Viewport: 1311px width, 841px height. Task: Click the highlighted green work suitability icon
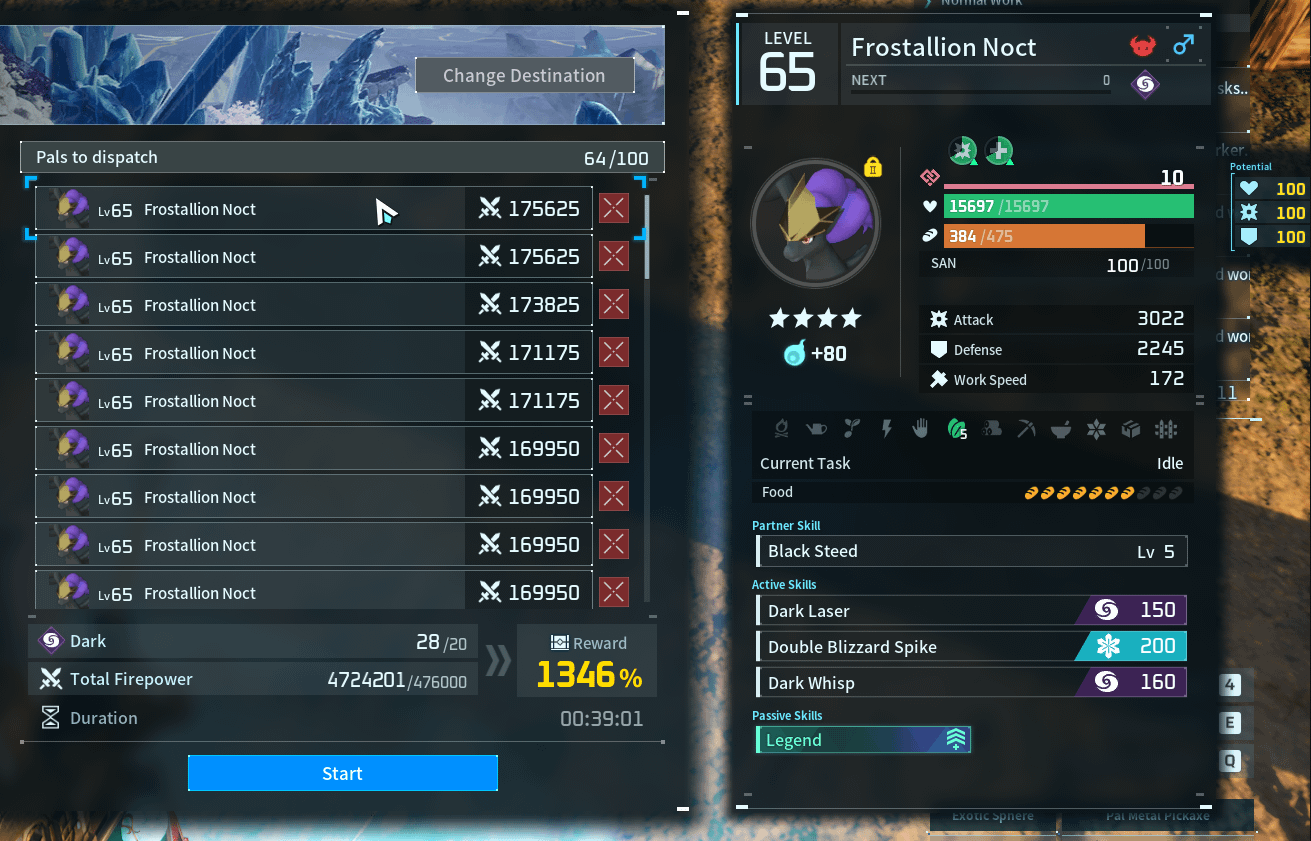[957, 430]
